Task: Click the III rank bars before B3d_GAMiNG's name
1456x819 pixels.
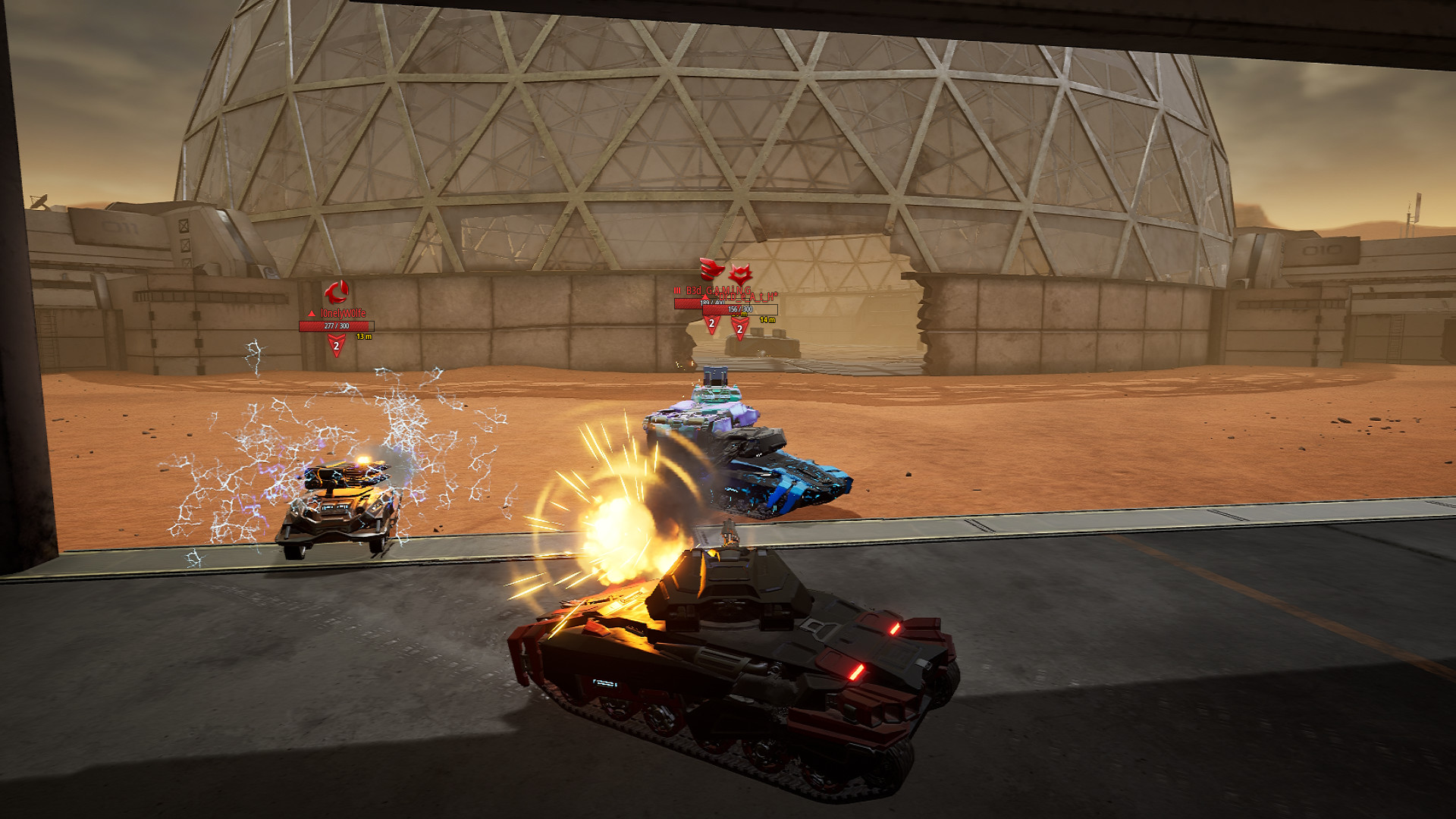Action: pos(677,290)
